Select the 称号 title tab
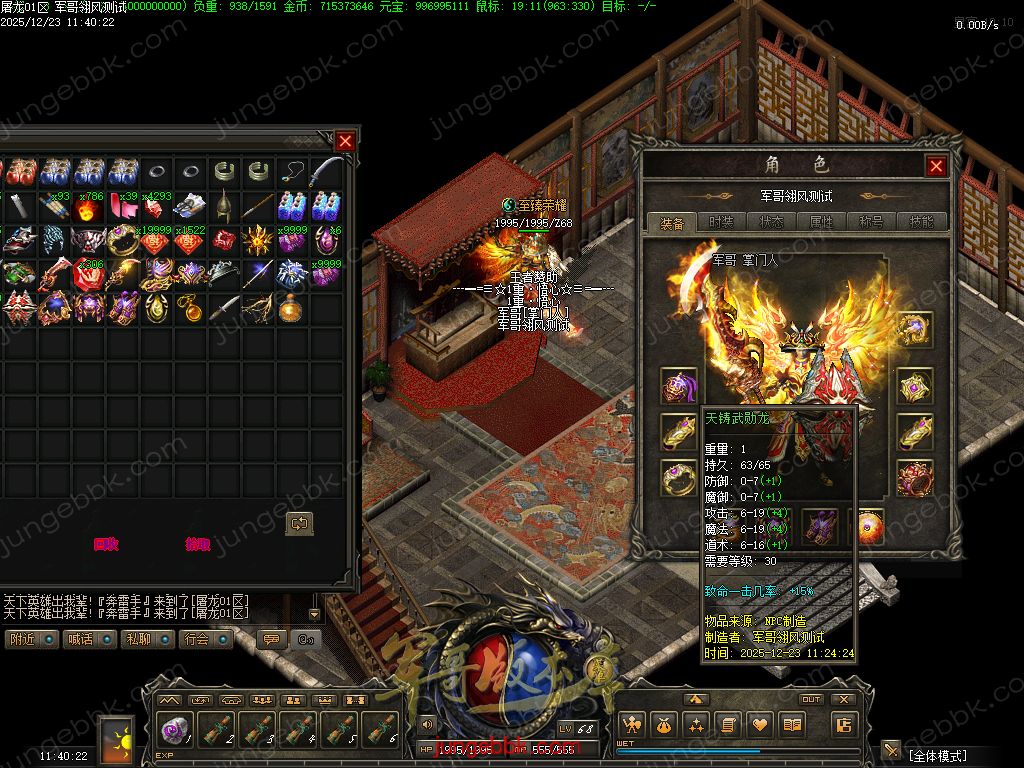Screen dimensions: 1024x768 871,222
